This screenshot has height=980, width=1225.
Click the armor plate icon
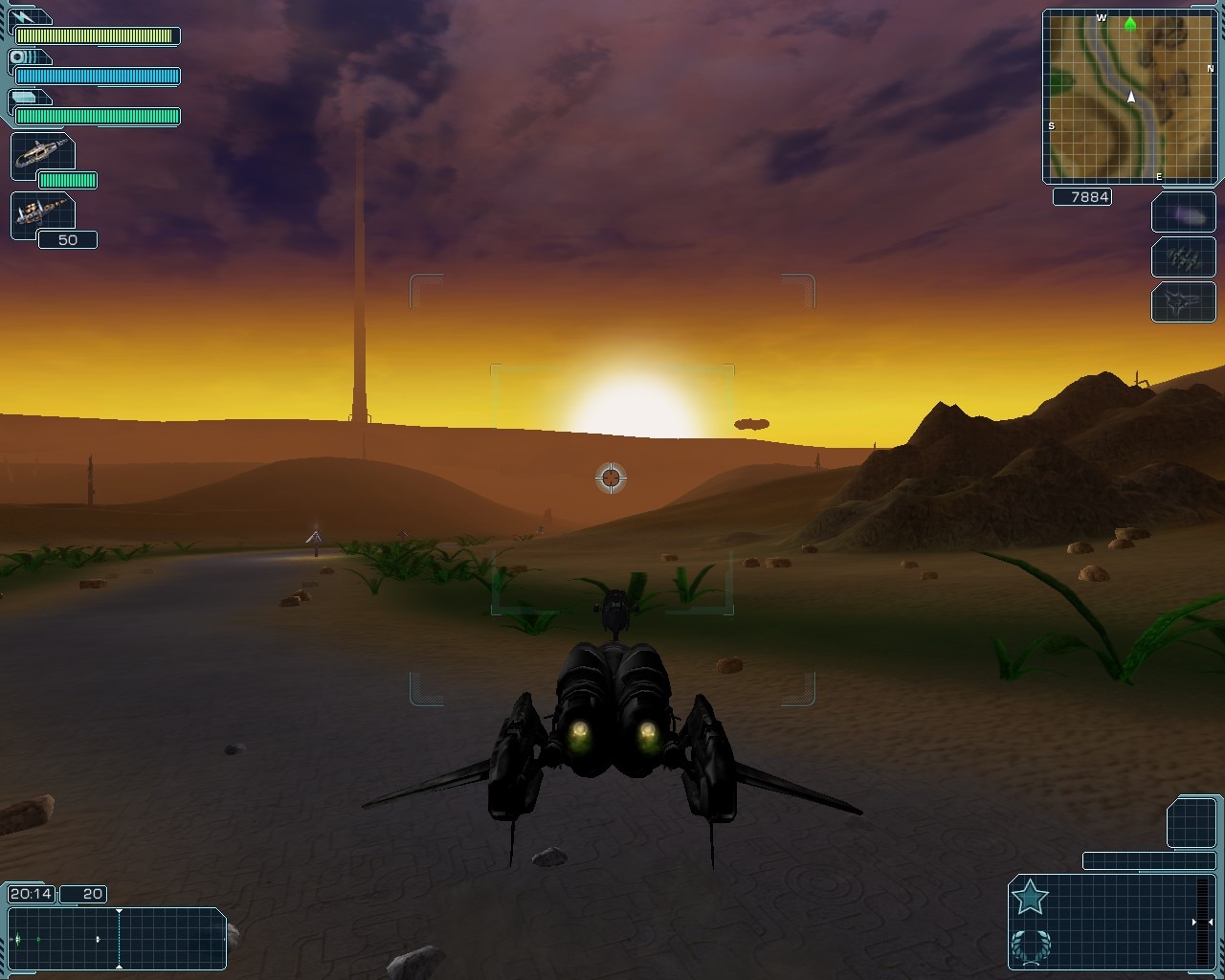pos(25,97)
